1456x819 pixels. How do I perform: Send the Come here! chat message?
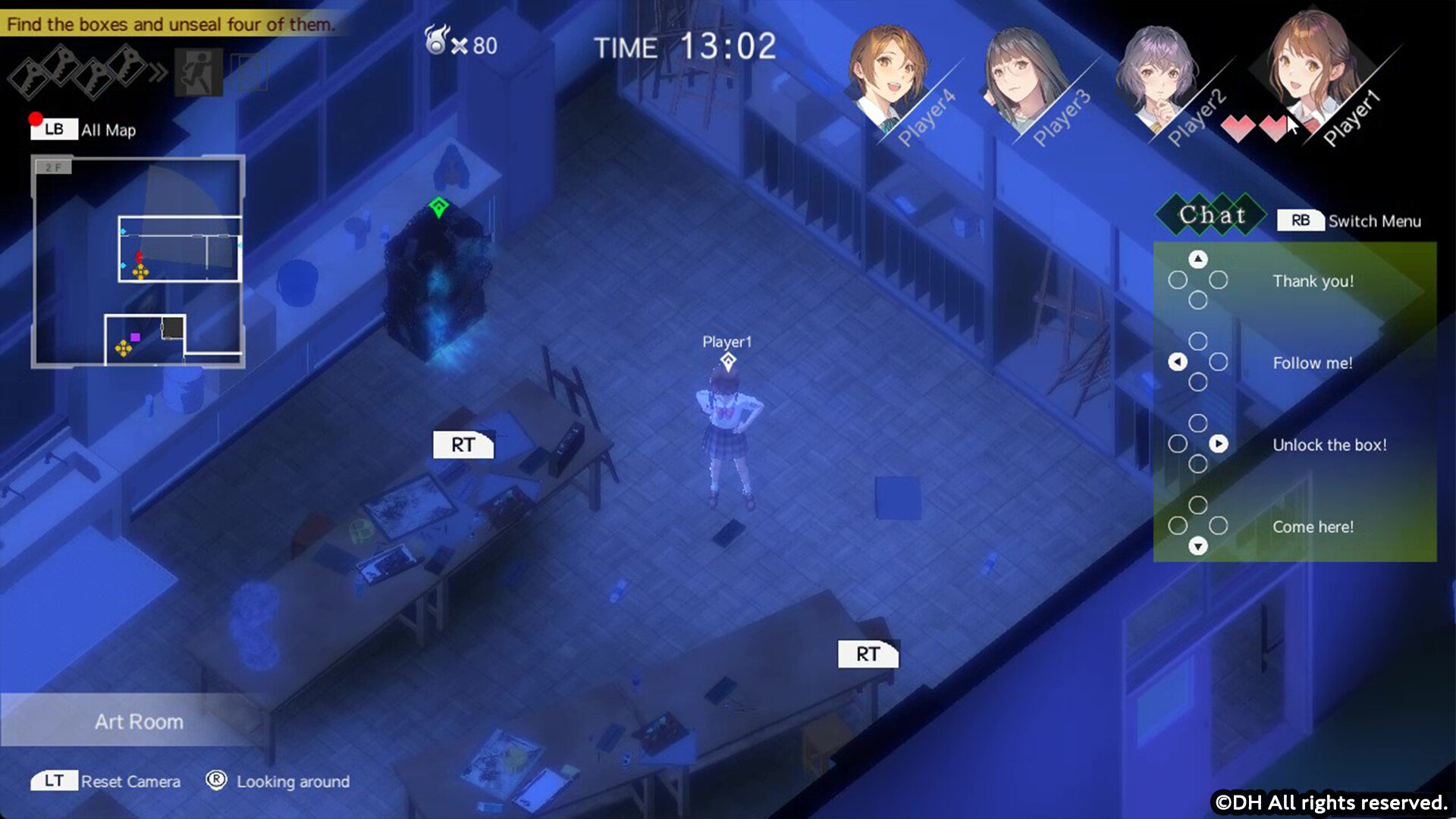(1313, 526)
